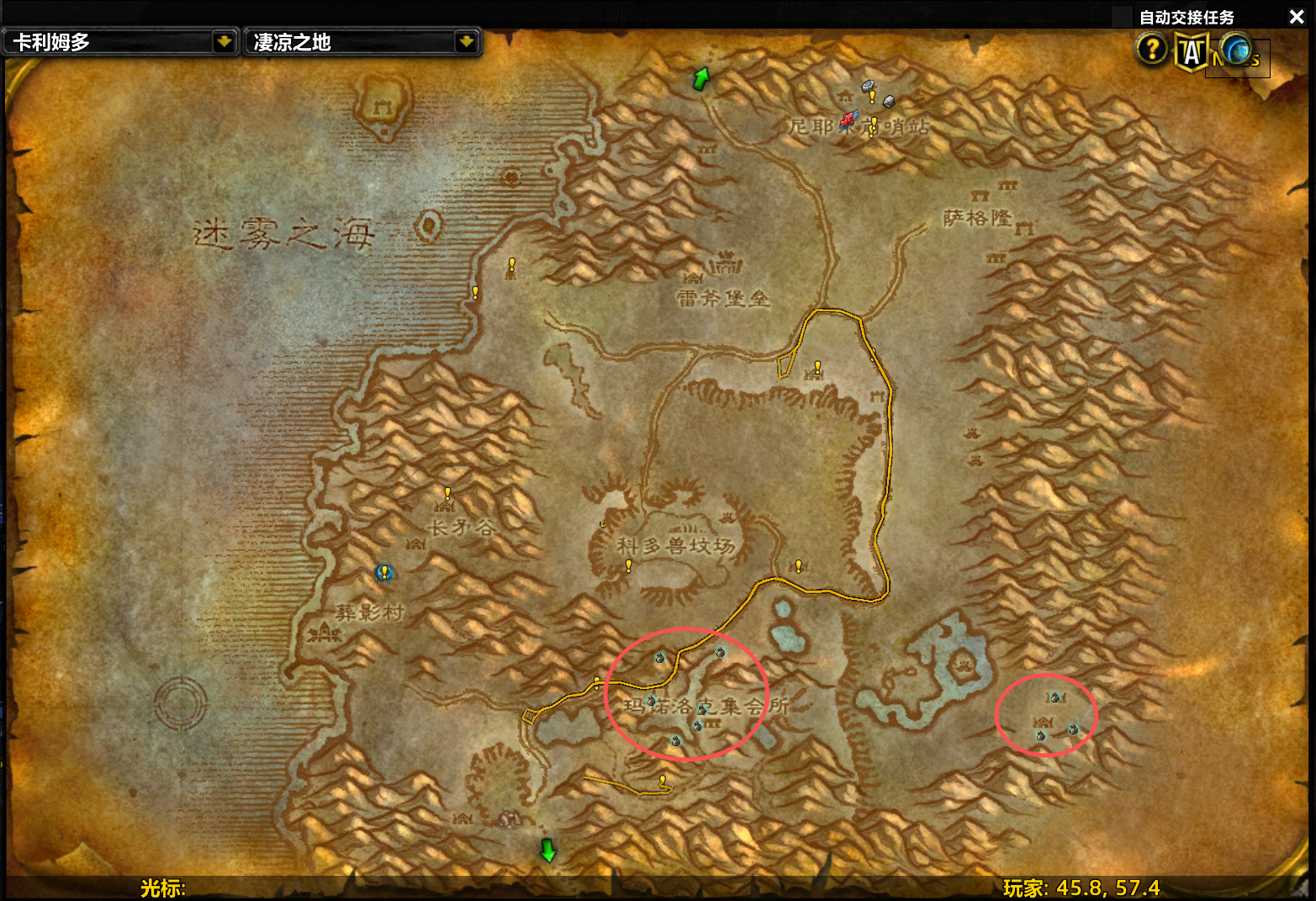Select the blue-circled quest marker near 葬影村

[x=384, y=572]
